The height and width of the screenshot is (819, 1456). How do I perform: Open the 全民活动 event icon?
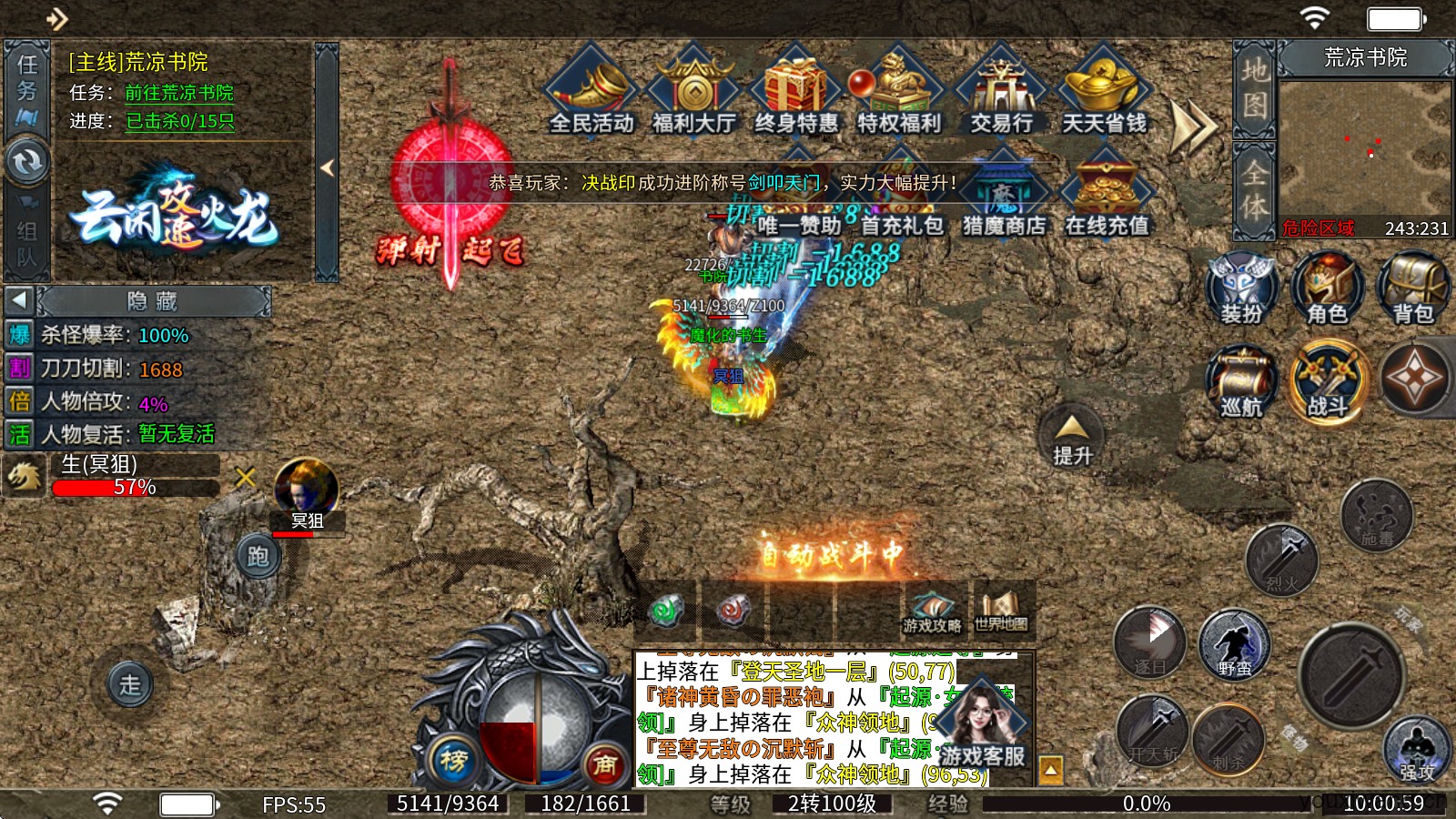point(592,92)
